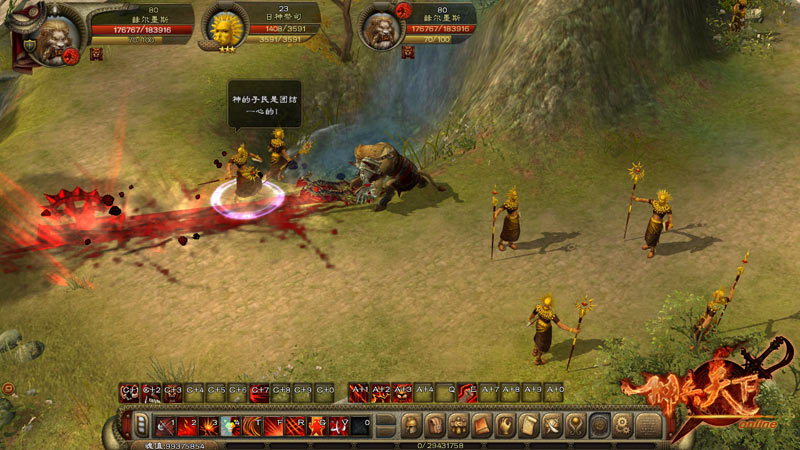Open the backpack inventory

[x=435, y=425]
